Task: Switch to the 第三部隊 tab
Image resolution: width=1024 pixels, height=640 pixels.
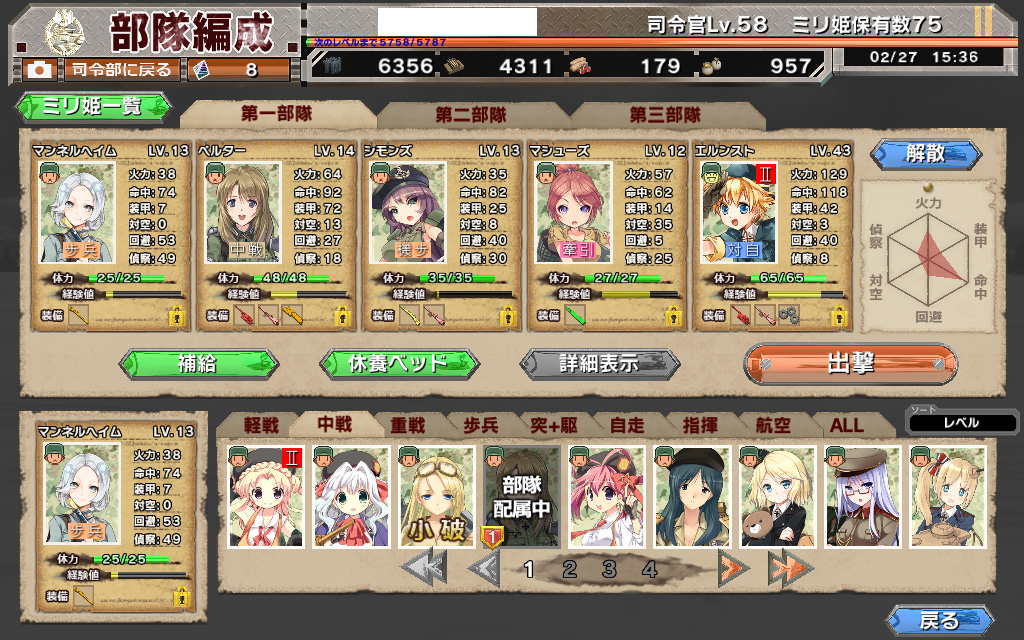Action: coord(665,115)
